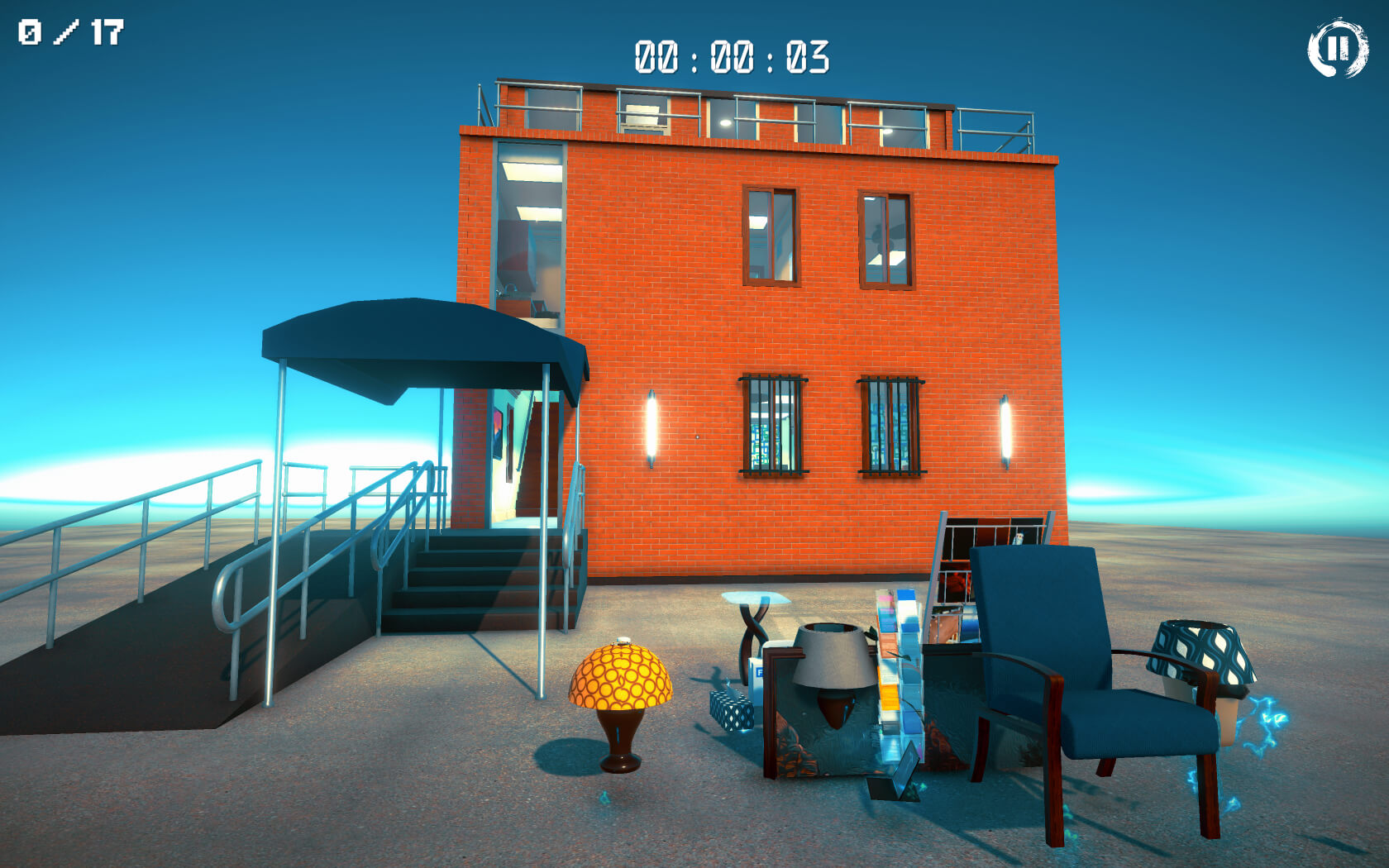Pause the game with the pause button
The height and width of the screenshot is (868, 1389).
tap(1337, 48)
